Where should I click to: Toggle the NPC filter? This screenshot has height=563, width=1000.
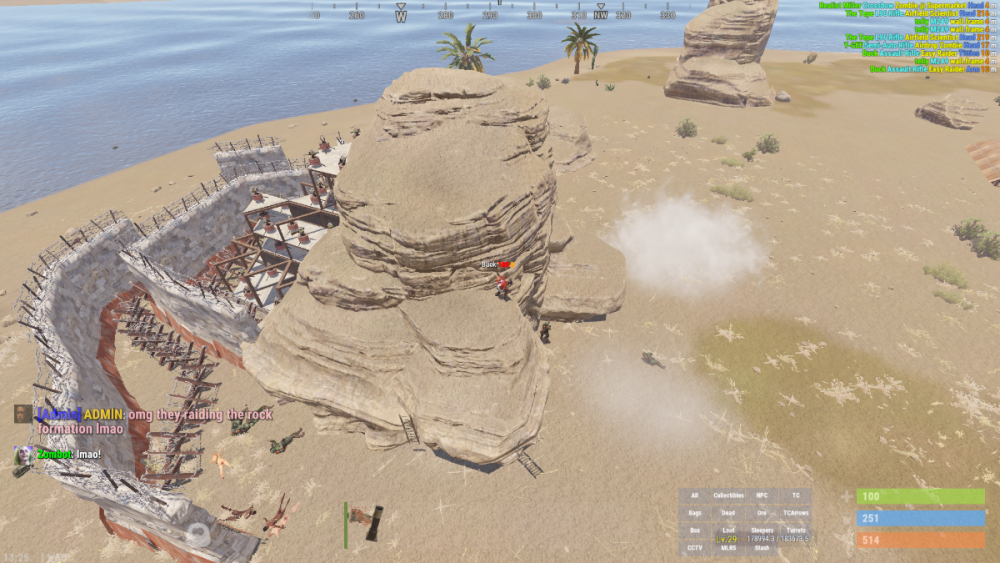pyautogui.click(x=762, y=496)
